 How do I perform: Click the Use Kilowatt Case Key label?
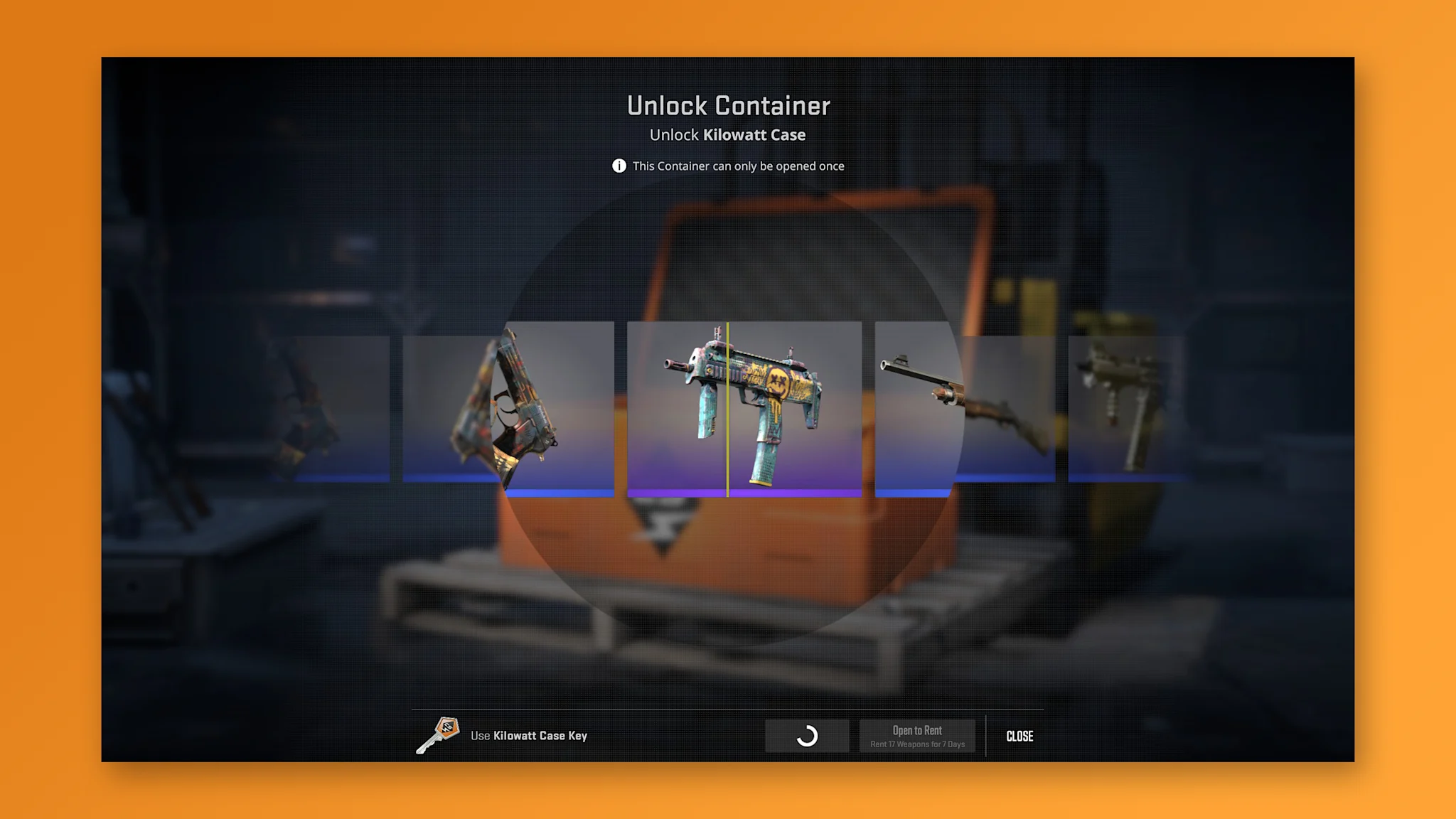(x=530, y=736)
